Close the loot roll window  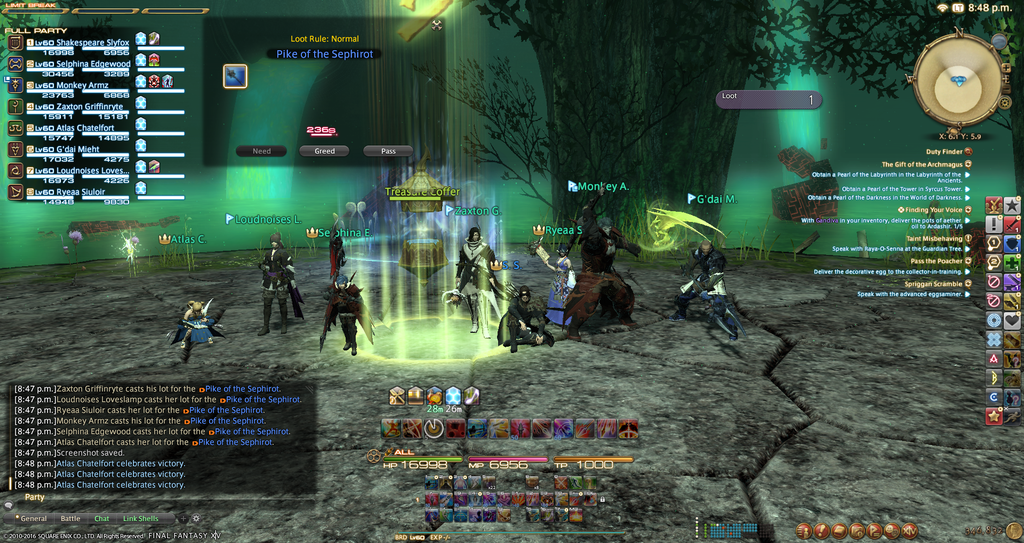(437, 25)
